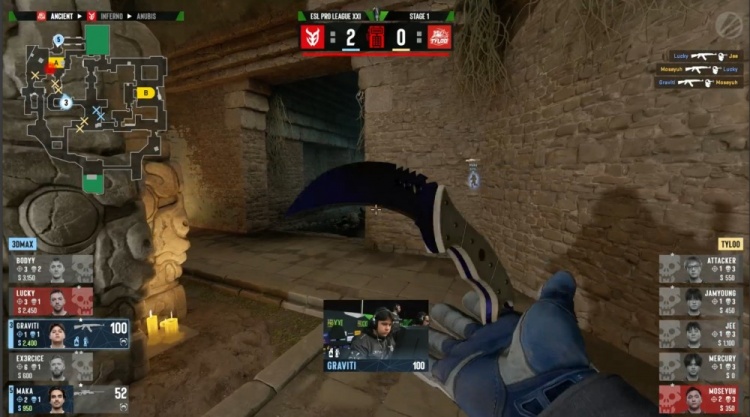Screen dimensions: 750x417
Task: Click the TYLOO team logo on scoreboard
Action: [x=439, y=38]
